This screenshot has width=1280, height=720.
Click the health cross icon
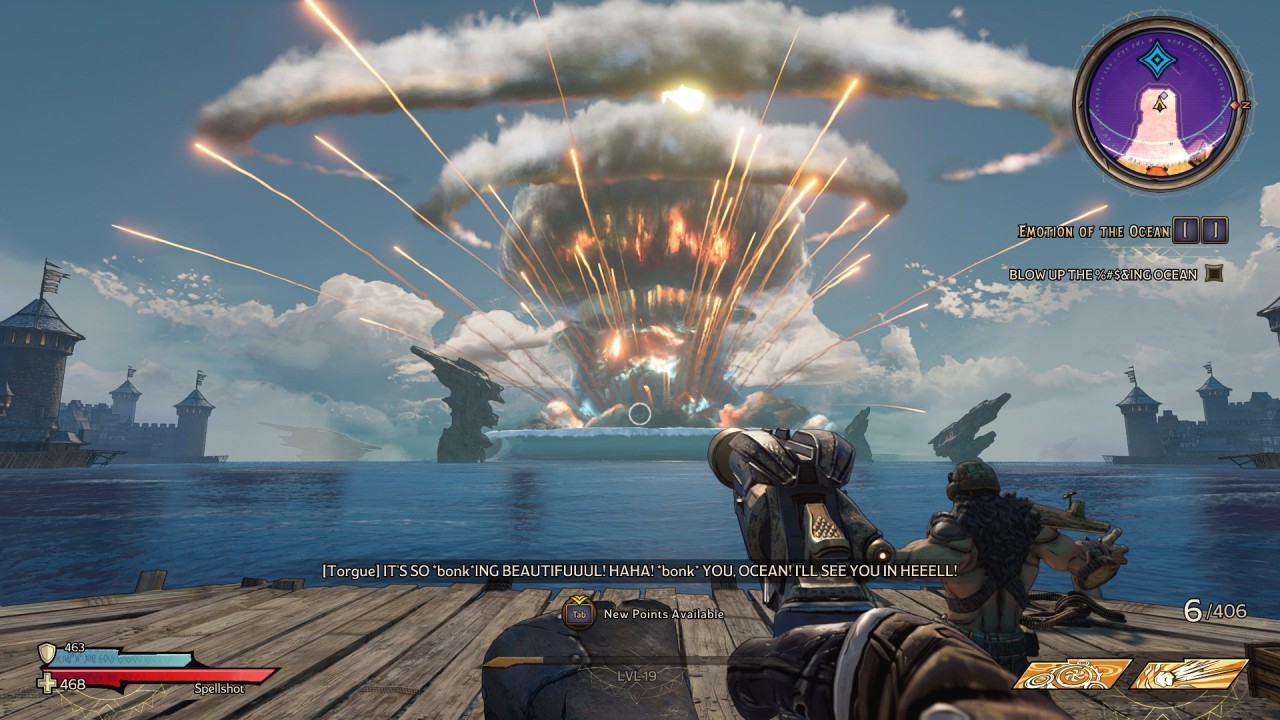[46, 684]
